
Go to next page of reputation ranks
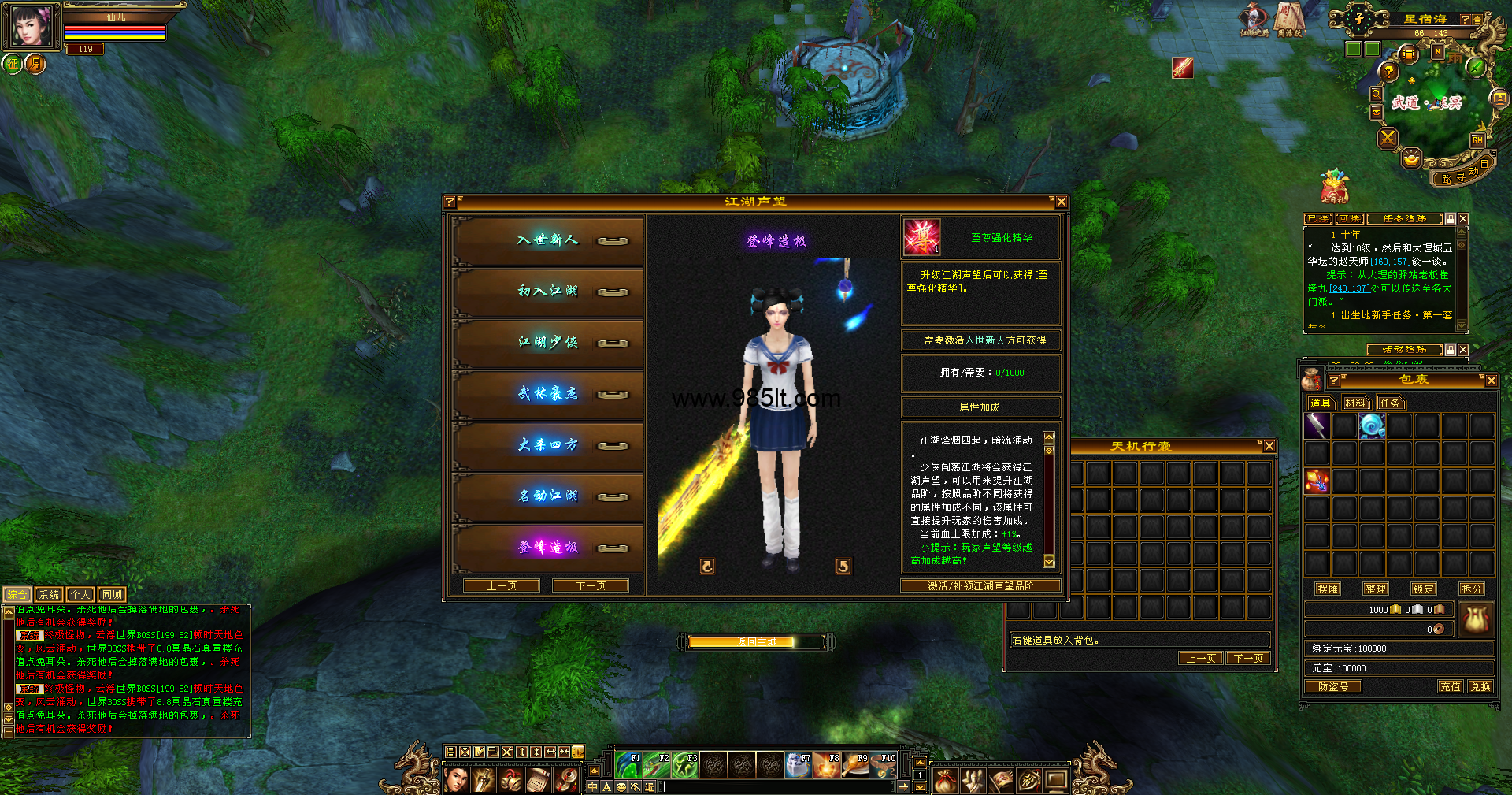(591, 585)
